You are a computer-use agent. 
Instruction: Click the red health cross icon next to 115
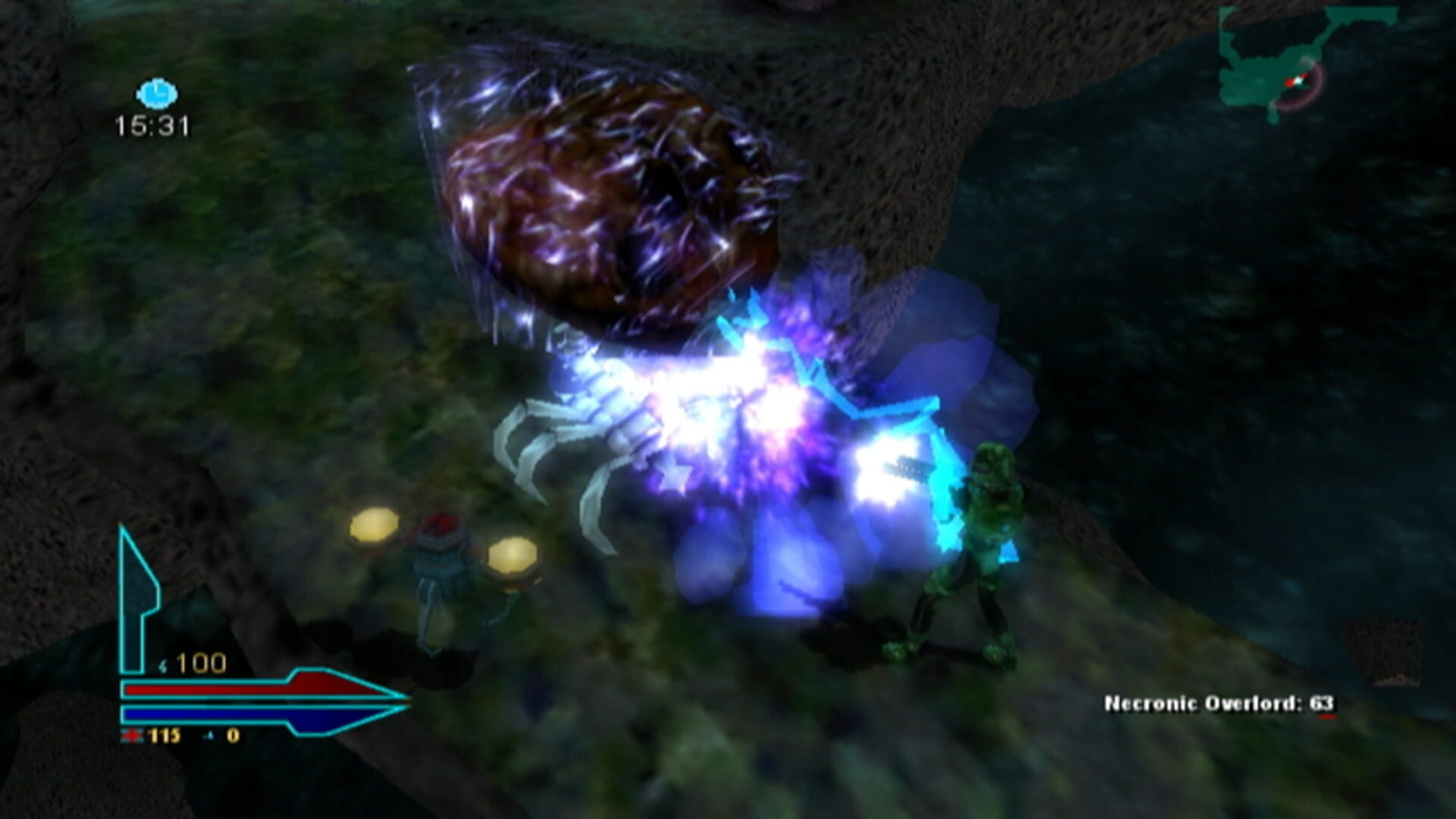click(131, 736)
